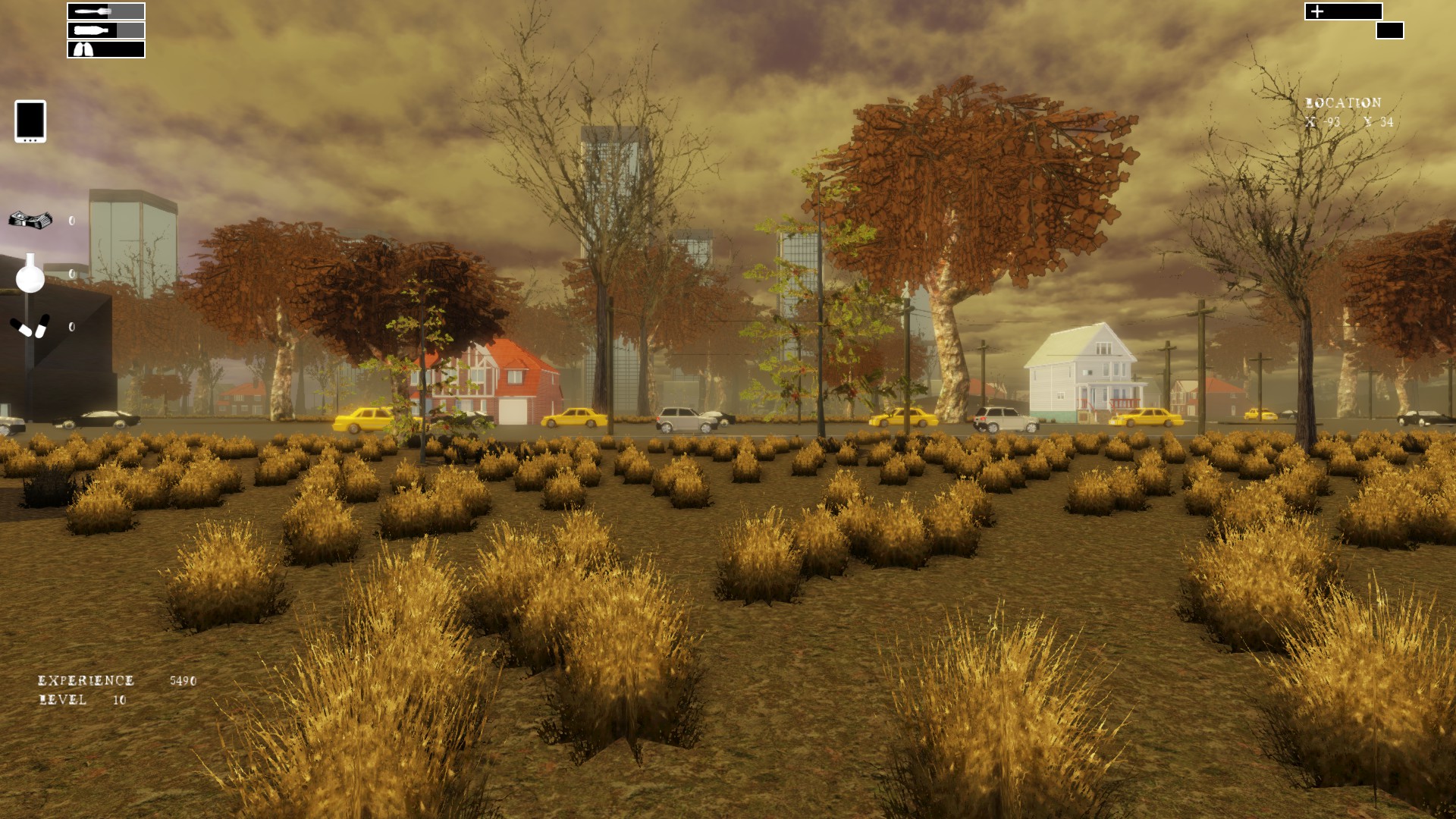The image size is (1456, 819).
Task: Click the Y coordinate value 34
Action: (x=1386, y=122)
